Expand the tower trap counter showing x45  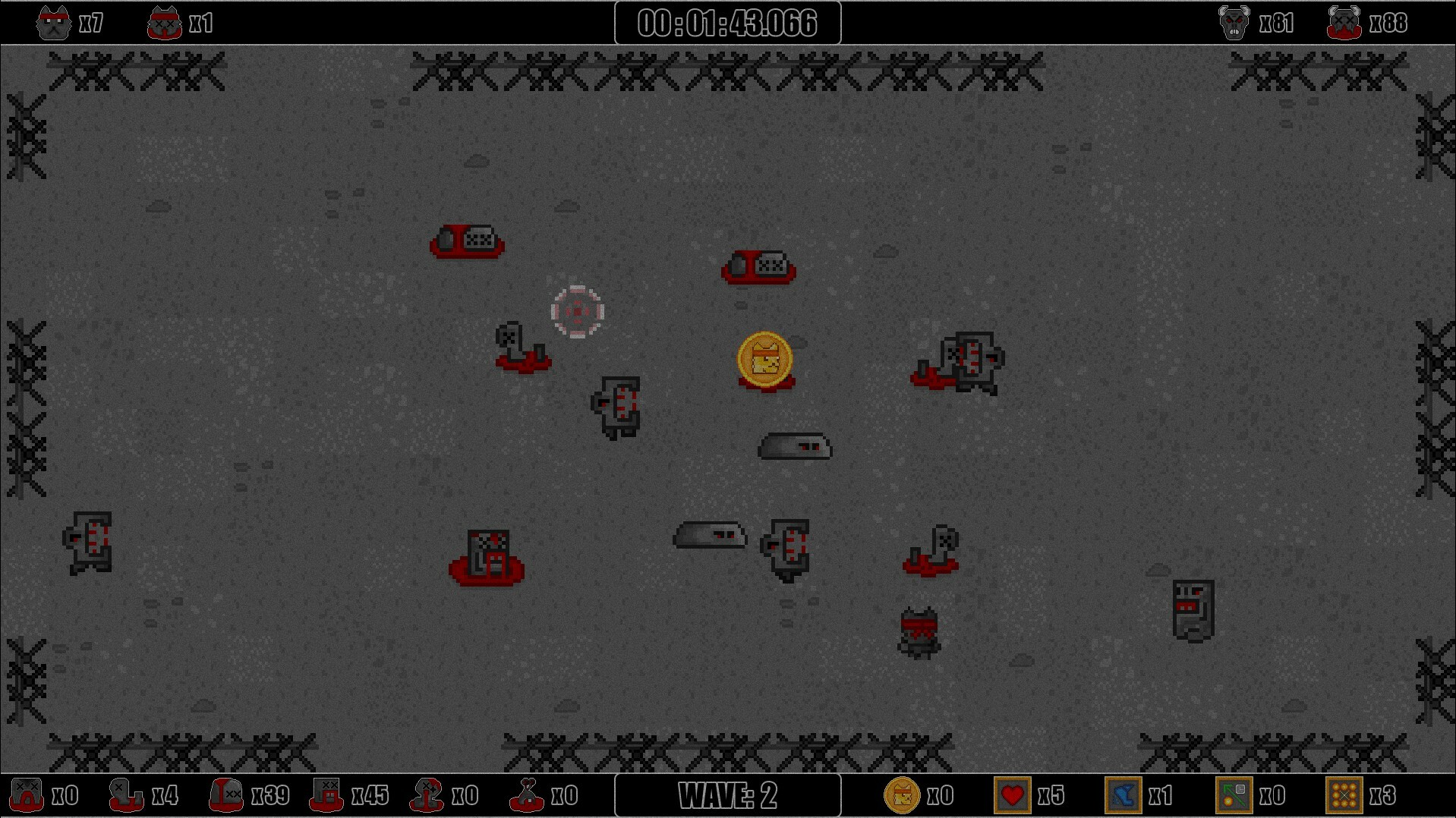[325, 796]
